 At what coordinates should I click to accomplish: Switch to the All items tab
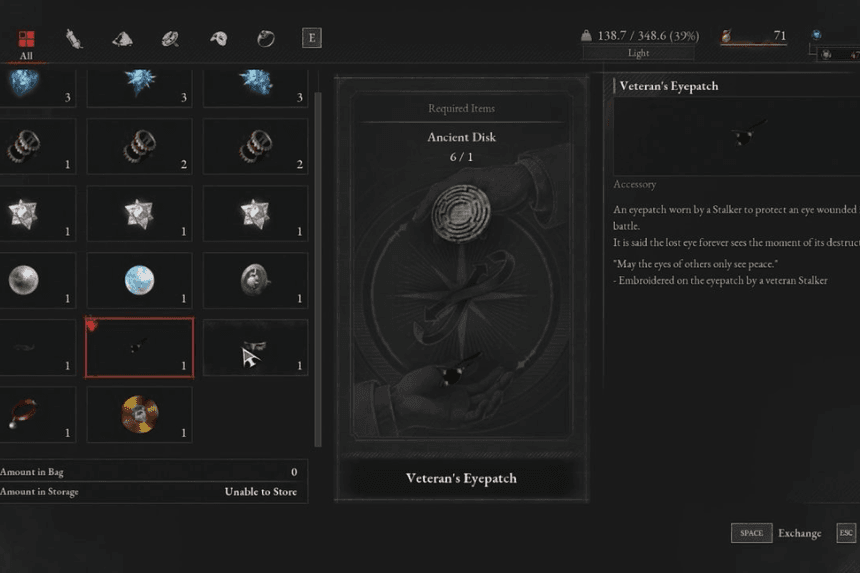(x=26, y=40)
